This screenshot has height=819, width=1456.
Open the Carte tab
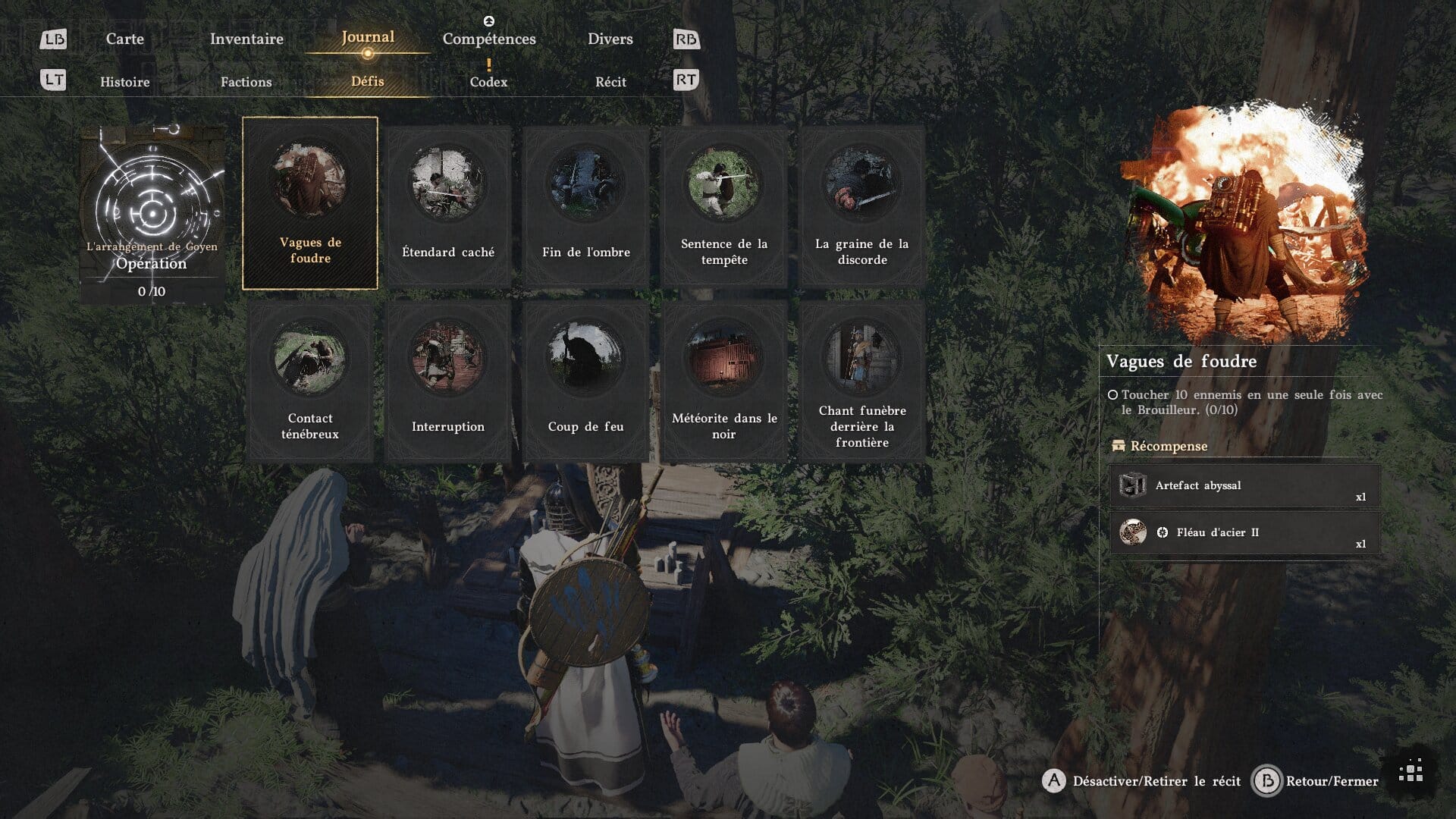tap(124, 39)
